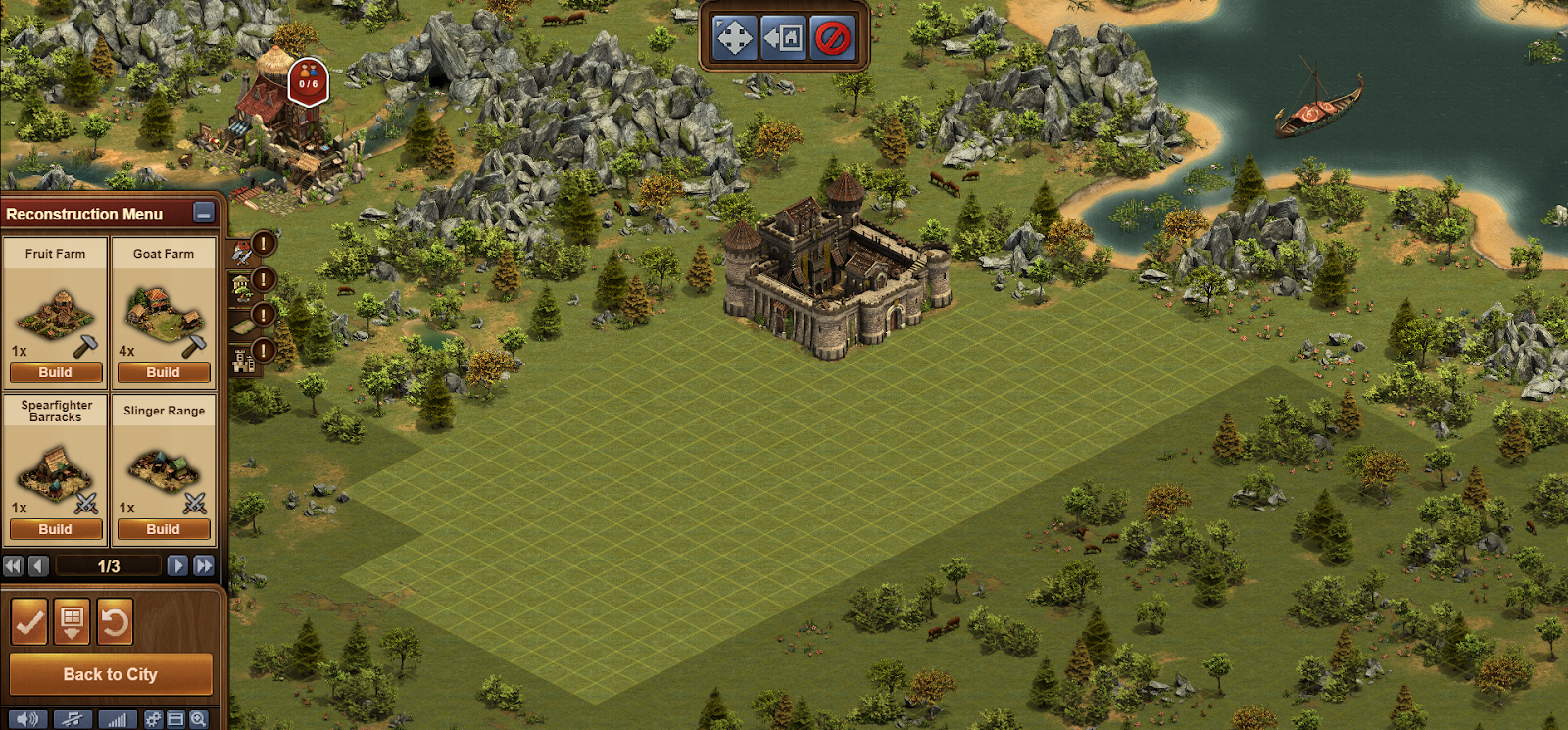
Task: Jump to last page of buildings
Action: pyautogui.click(x=204, y=565)
